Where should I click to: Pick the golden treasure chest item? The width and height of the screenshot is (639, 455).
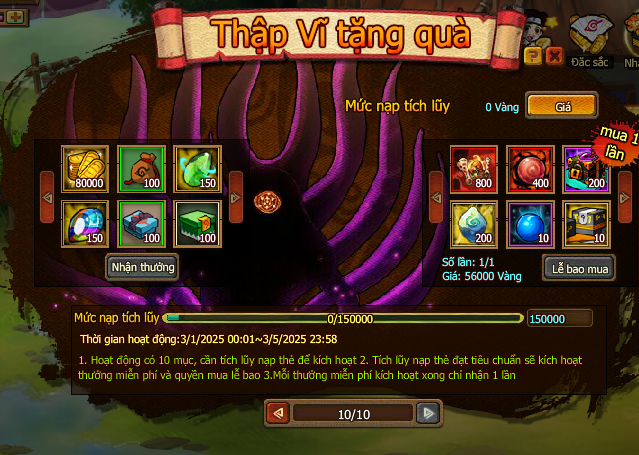[x=586, y=224]
